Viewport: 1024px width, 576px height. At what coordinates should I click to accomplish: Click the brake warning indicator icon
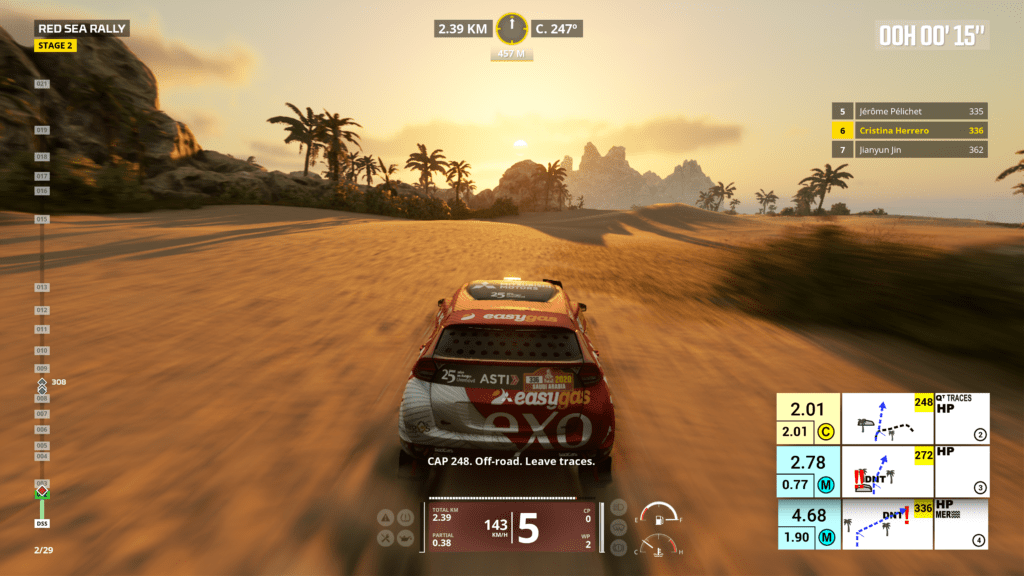pyautogui.click(x=618, y=547)
